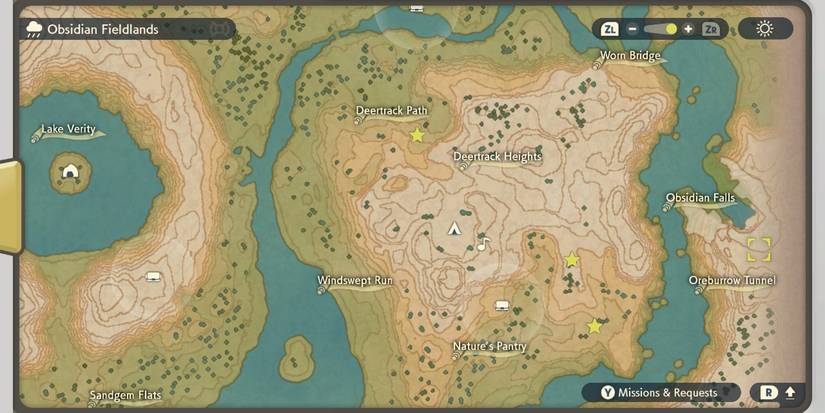Click the Obsidian Fieldlands area title
The height and width of the screenshot is (413, 825).
click(x=103, y=29)
